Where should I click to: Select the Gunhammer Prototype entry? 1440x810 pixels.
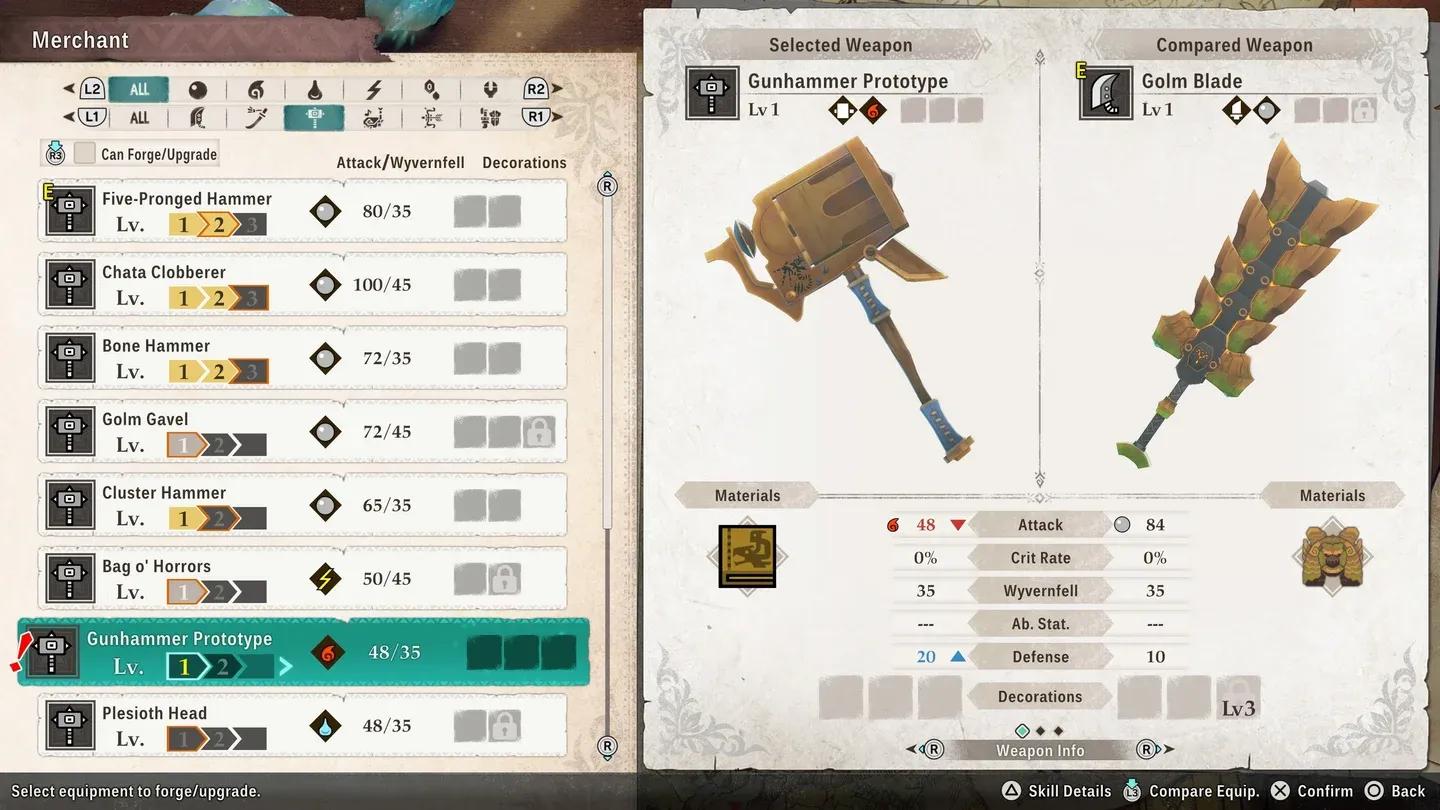pos(302,652)
